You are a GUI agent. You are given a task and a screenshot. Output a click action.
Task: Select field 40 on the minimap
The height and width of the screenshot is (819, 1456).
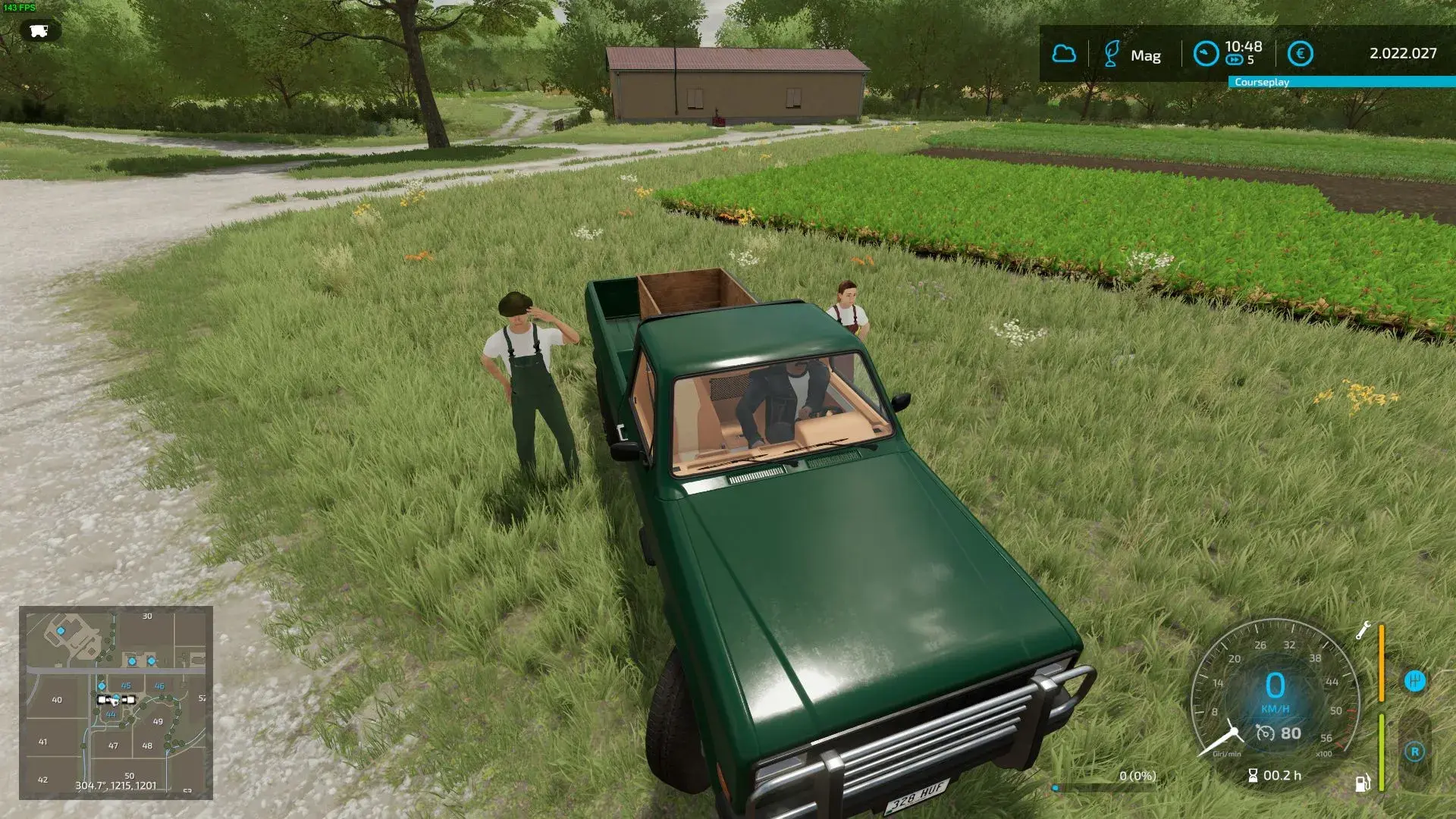(57, 700)
